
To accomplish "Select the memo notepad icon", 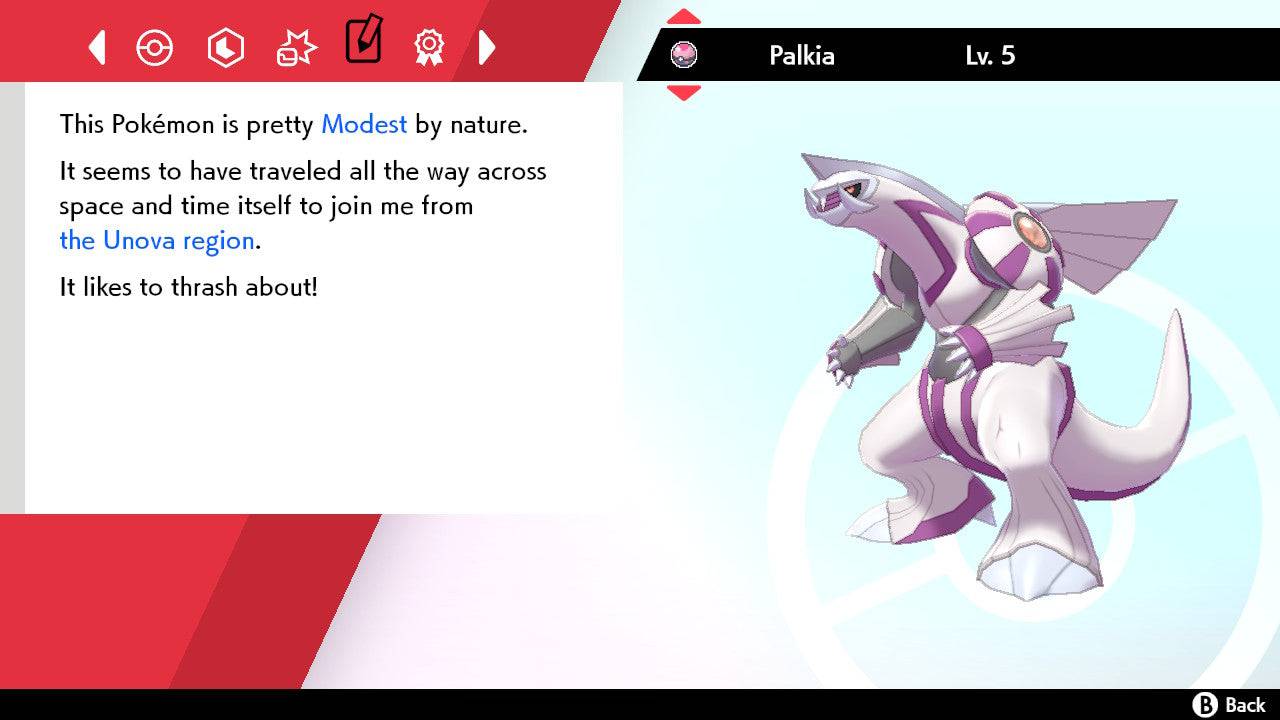I will coord(363,43).
